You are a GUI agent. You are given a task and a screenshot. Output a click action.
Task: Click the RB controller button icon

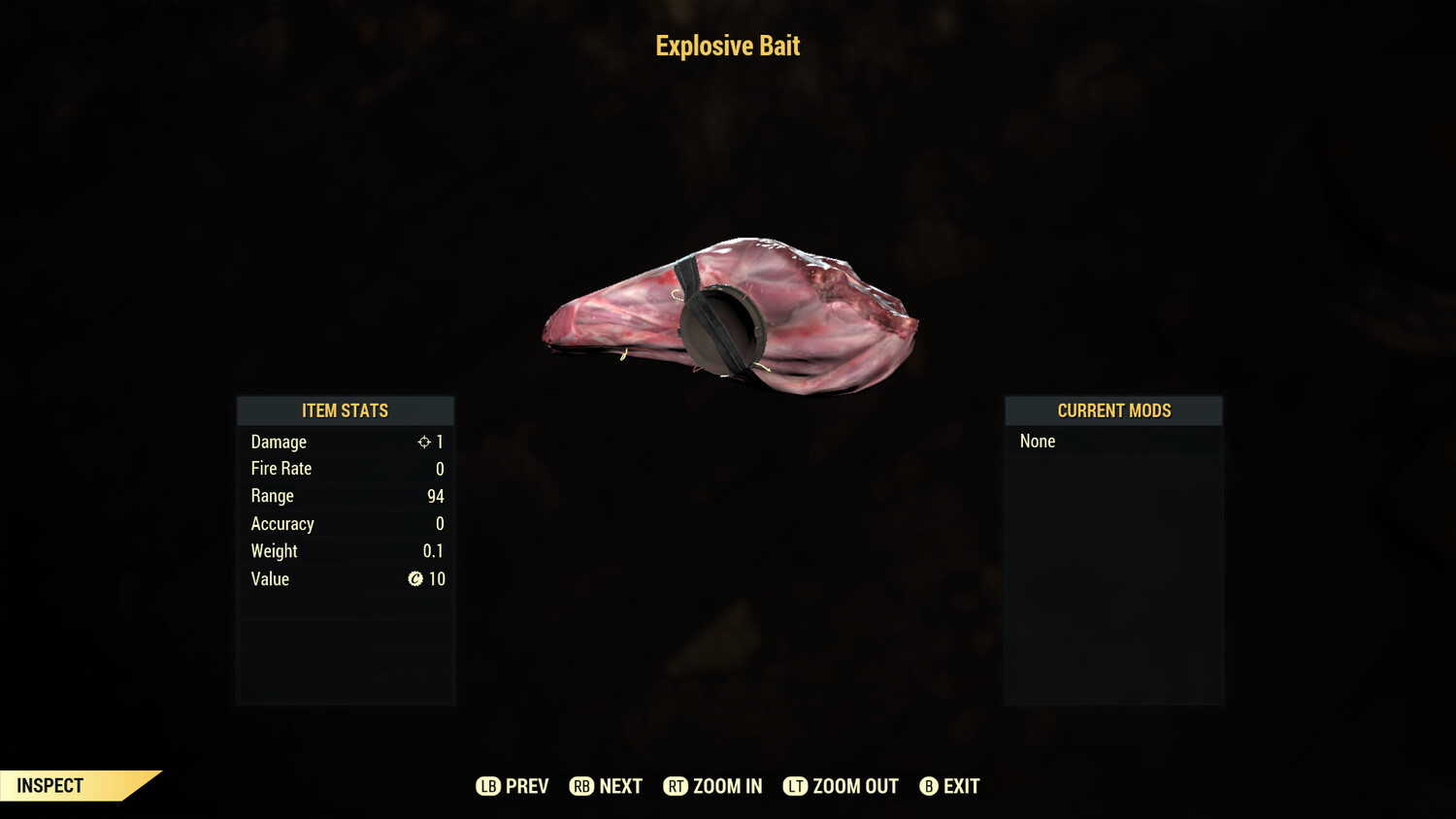coord(581,786)
